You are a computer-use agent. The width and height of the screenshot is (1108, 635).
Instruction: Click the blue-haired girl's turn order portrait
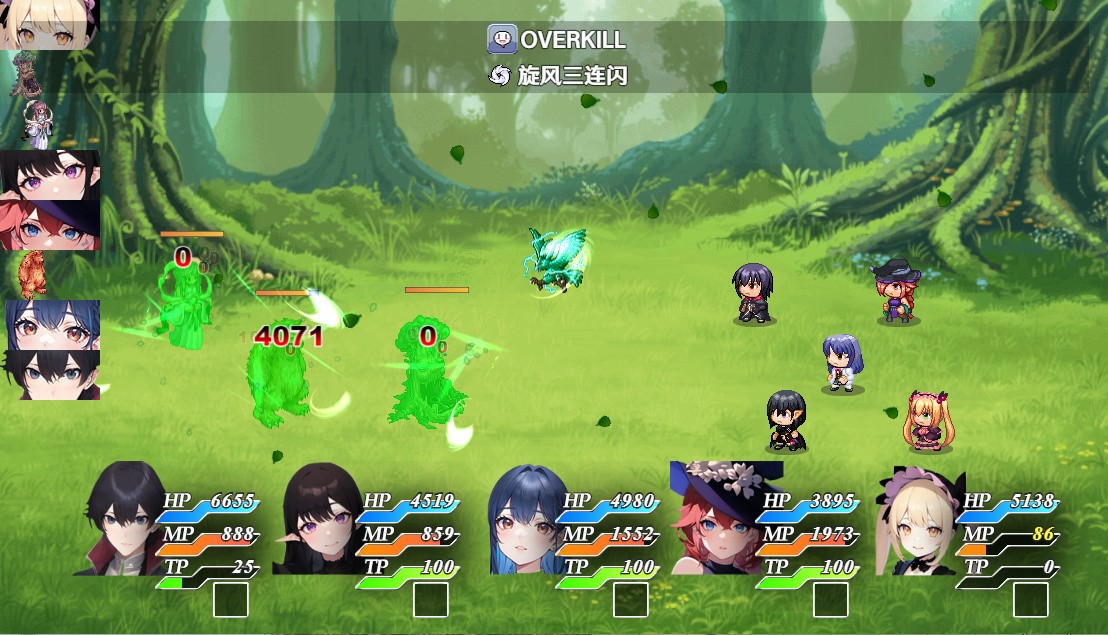(50, 325)
